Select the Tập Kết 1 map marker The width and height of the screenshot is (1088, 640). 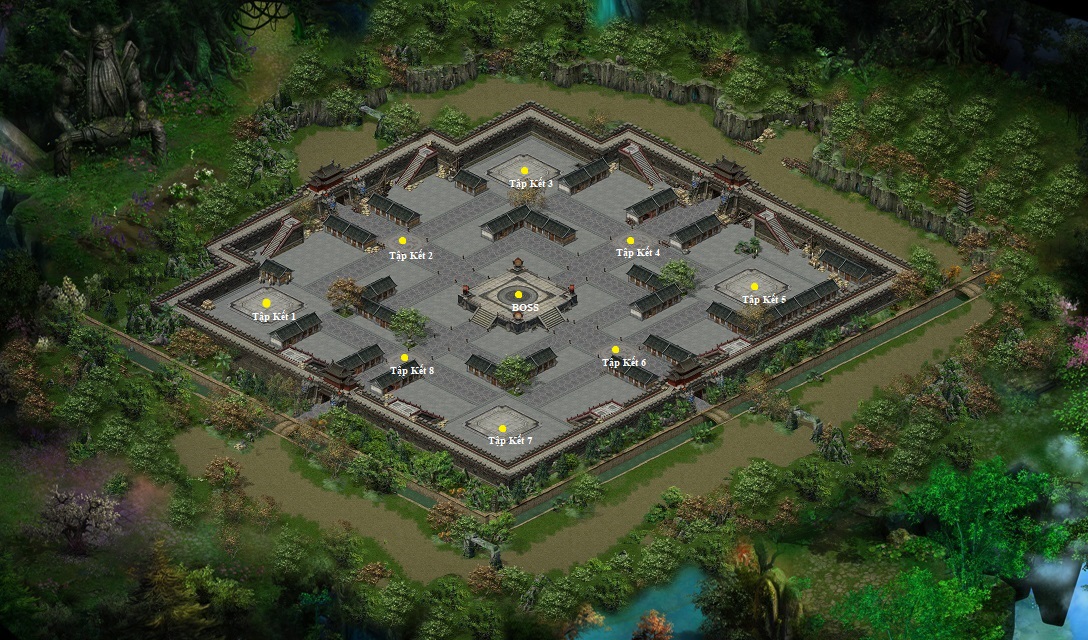(267, 303)
